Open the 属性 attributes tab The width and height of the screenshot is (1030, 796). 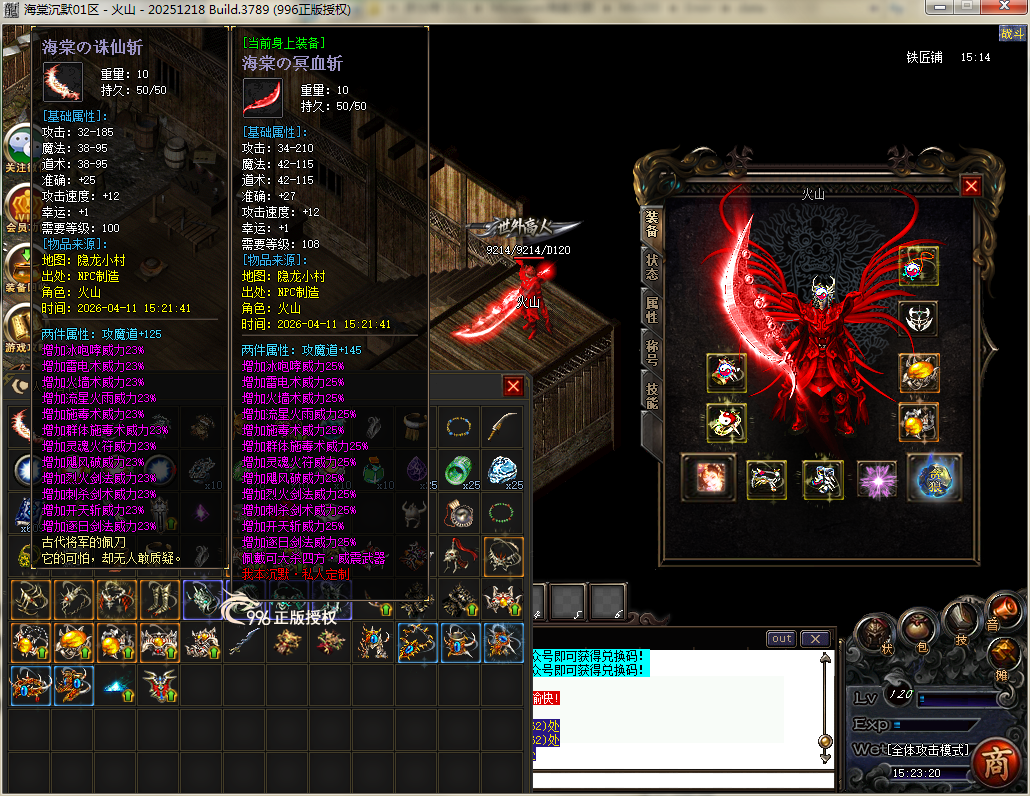(652, 310)
